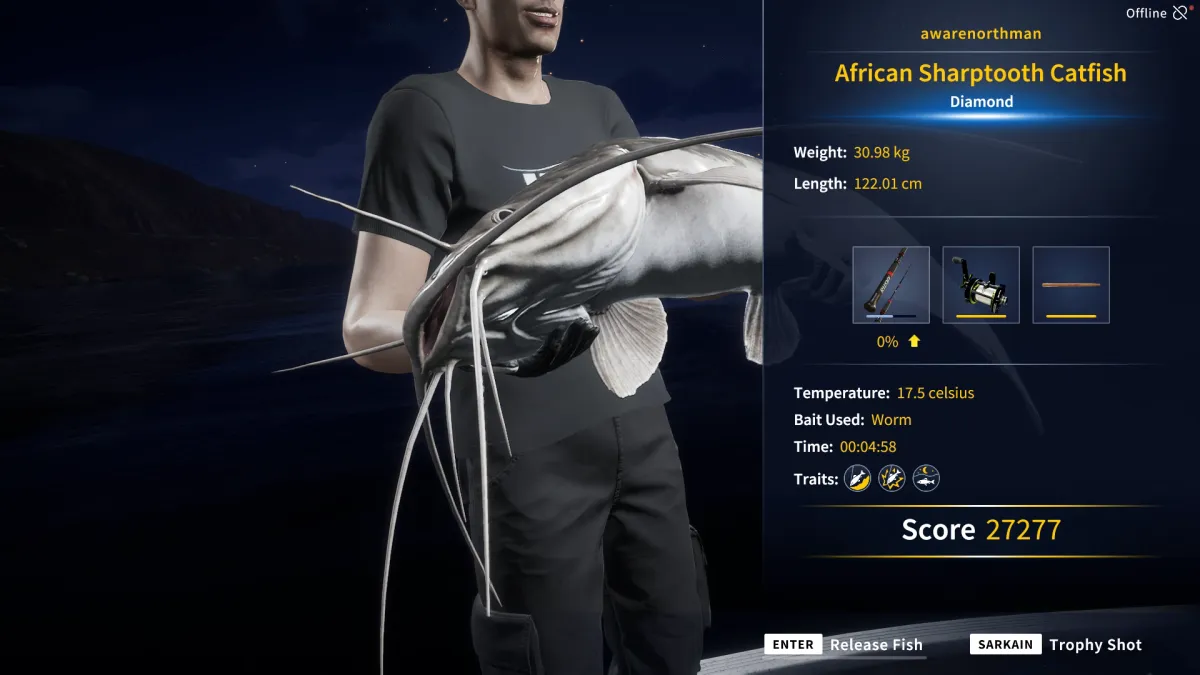Select the fishing reel equipment slot
Screen dimensions: 1200x675
point(981,285)
